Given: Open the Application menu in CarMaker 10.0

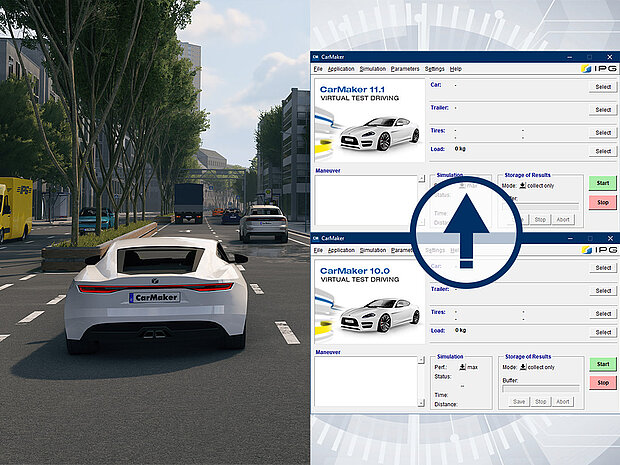Looking at the screenshot, I should click(x=341, y=250).
